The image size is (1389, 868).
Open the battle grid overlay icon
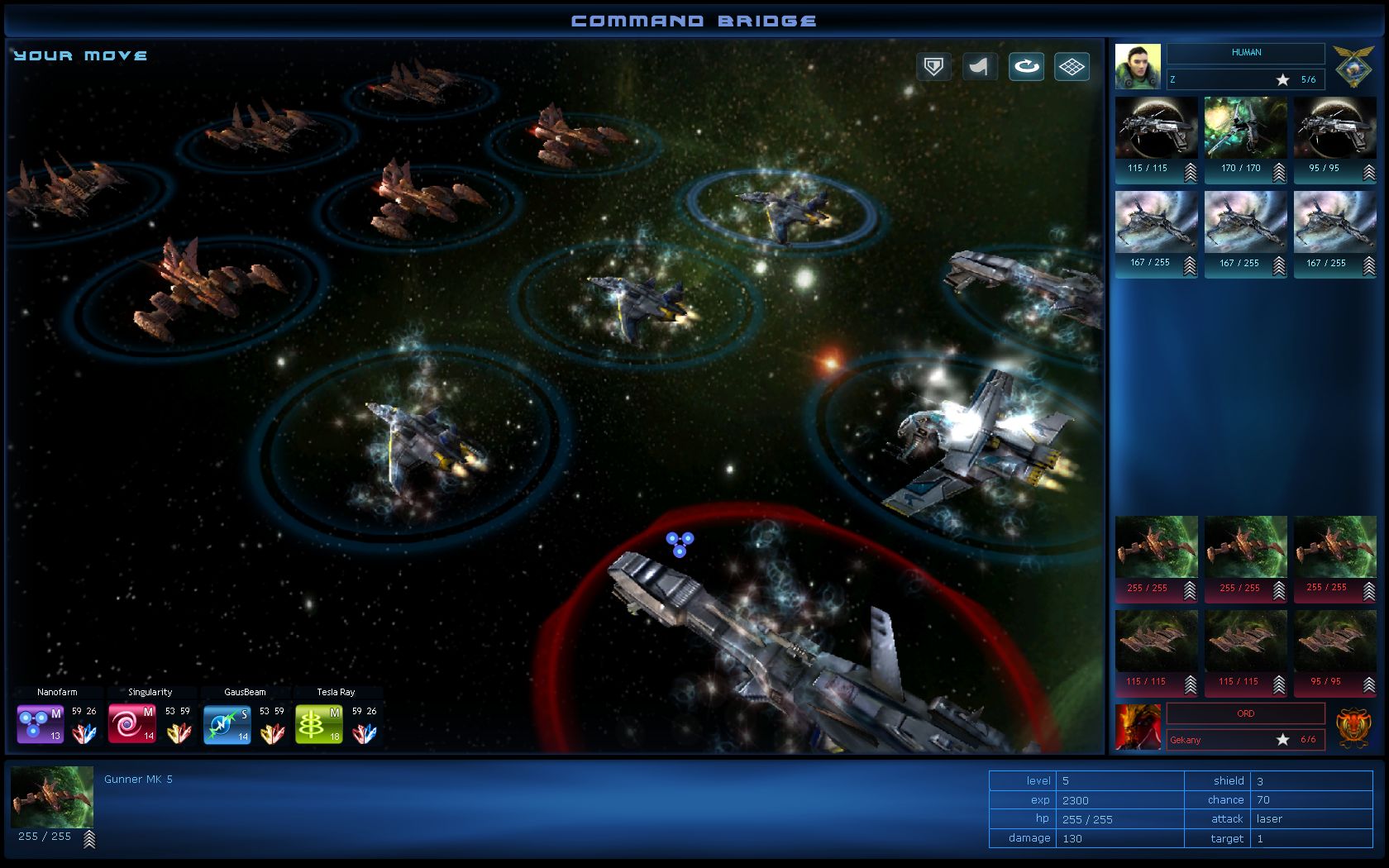pos(1072,66)
